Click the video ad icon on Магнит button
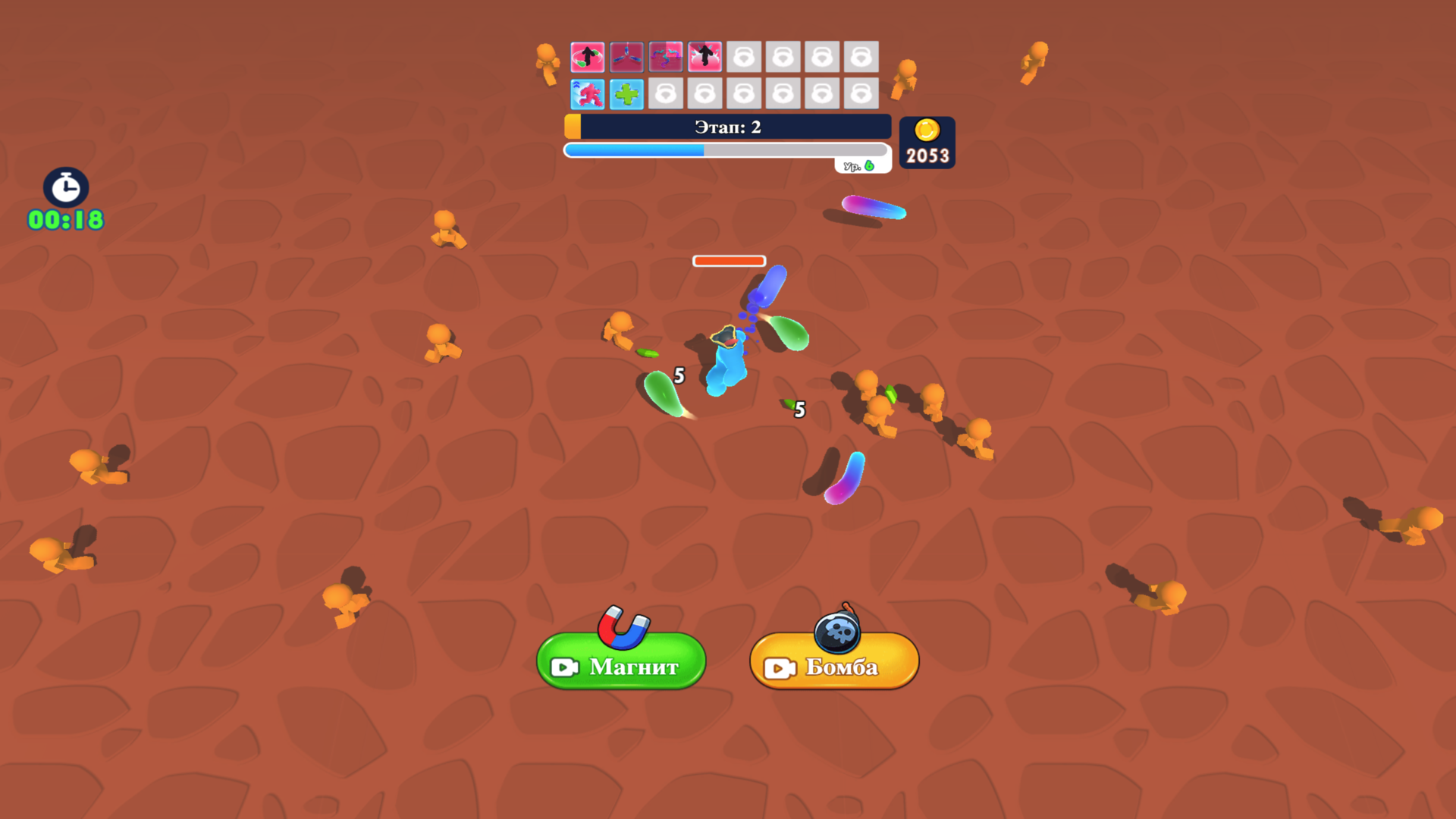 566,667
